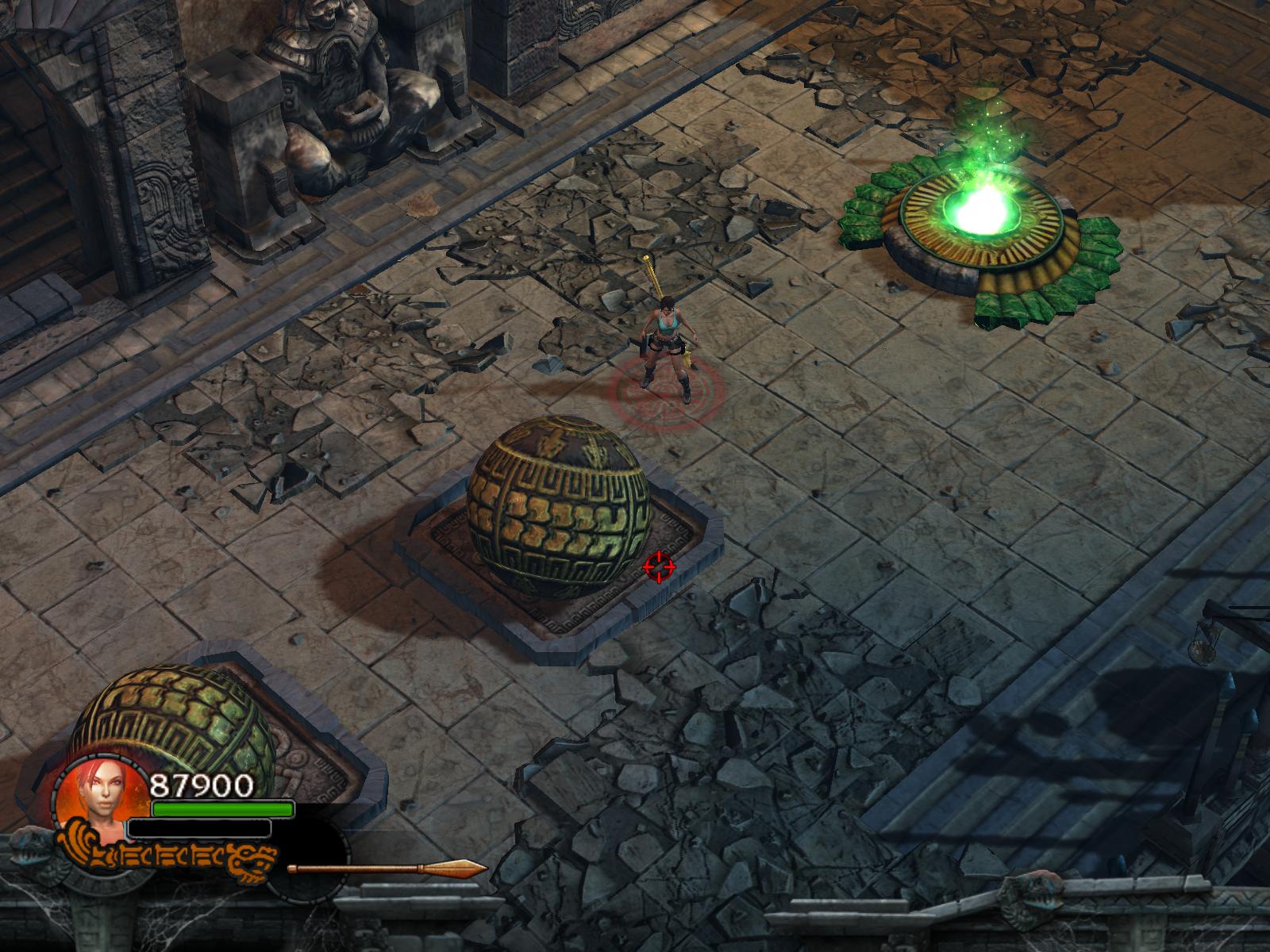Select the spear weapon icon

[x=387, y=869]
